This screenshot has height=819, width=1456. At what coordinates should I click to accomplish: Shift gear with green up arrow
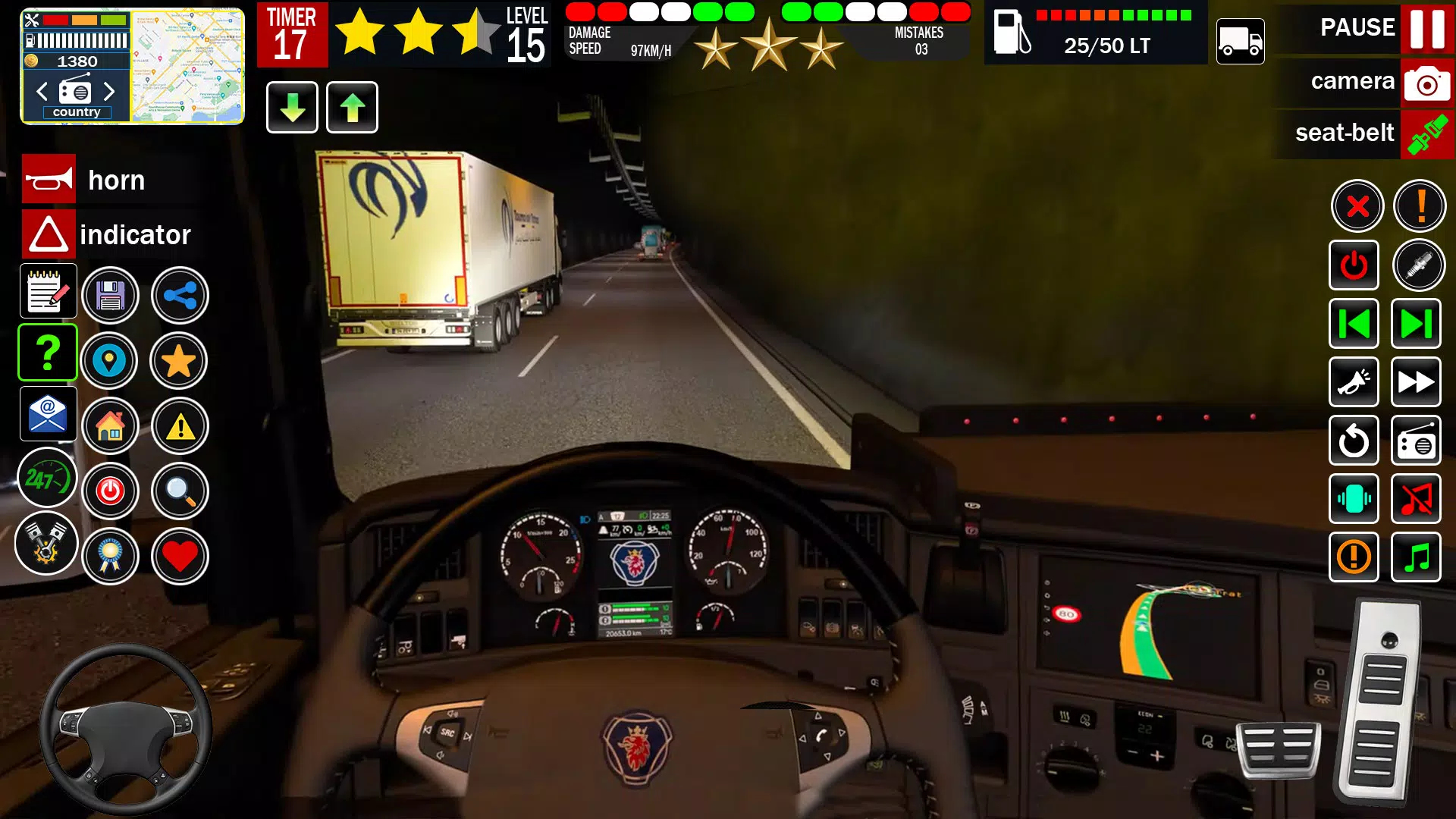click(352, 108)
